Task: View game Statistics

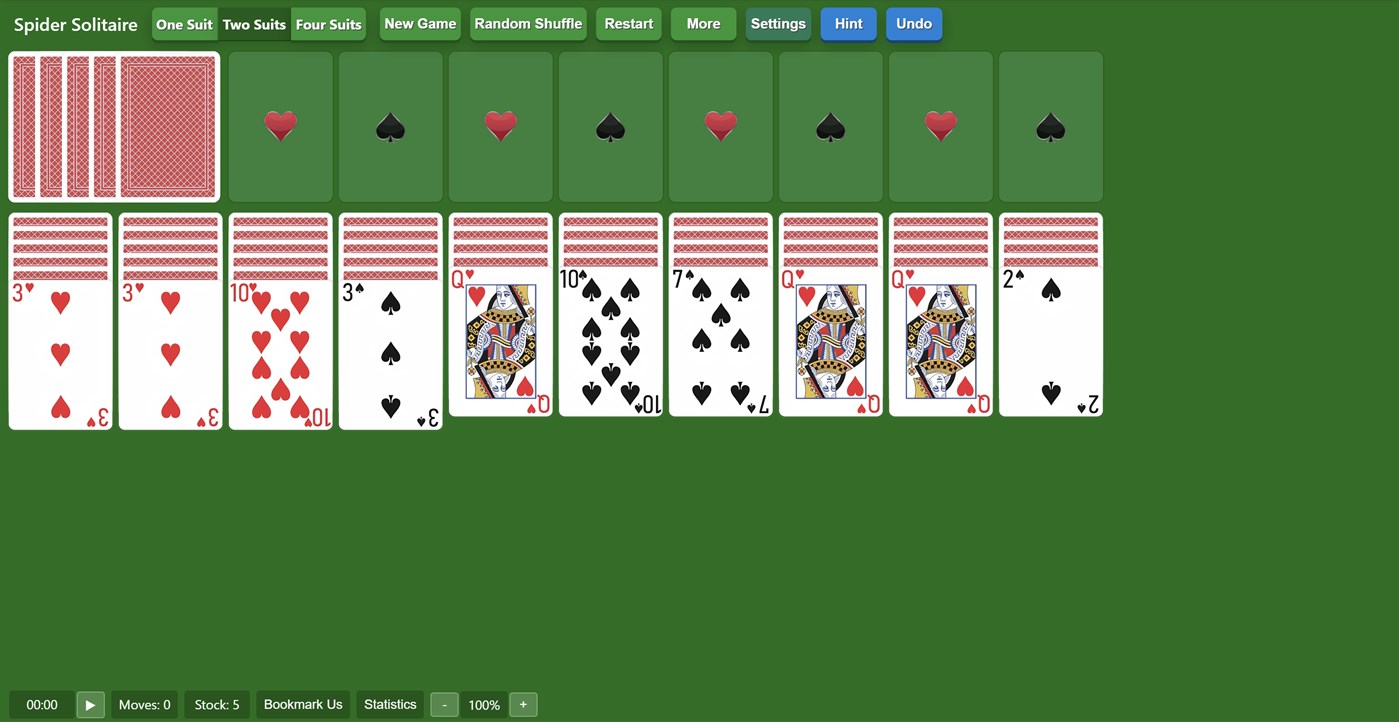Action: click(x=389, y=704)
